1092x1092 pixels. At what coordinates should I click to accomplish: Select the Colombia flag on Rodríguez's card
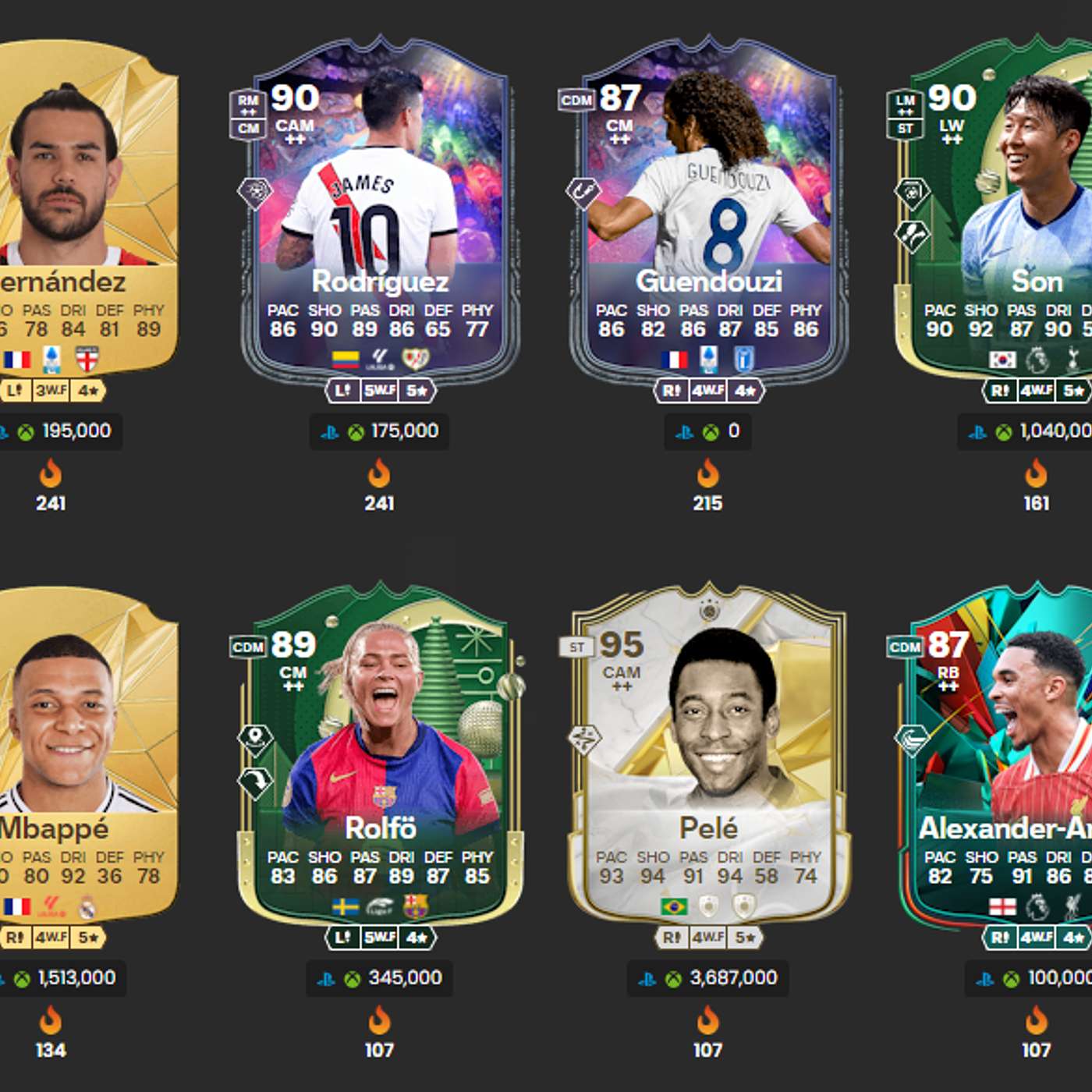pos(346,360)
